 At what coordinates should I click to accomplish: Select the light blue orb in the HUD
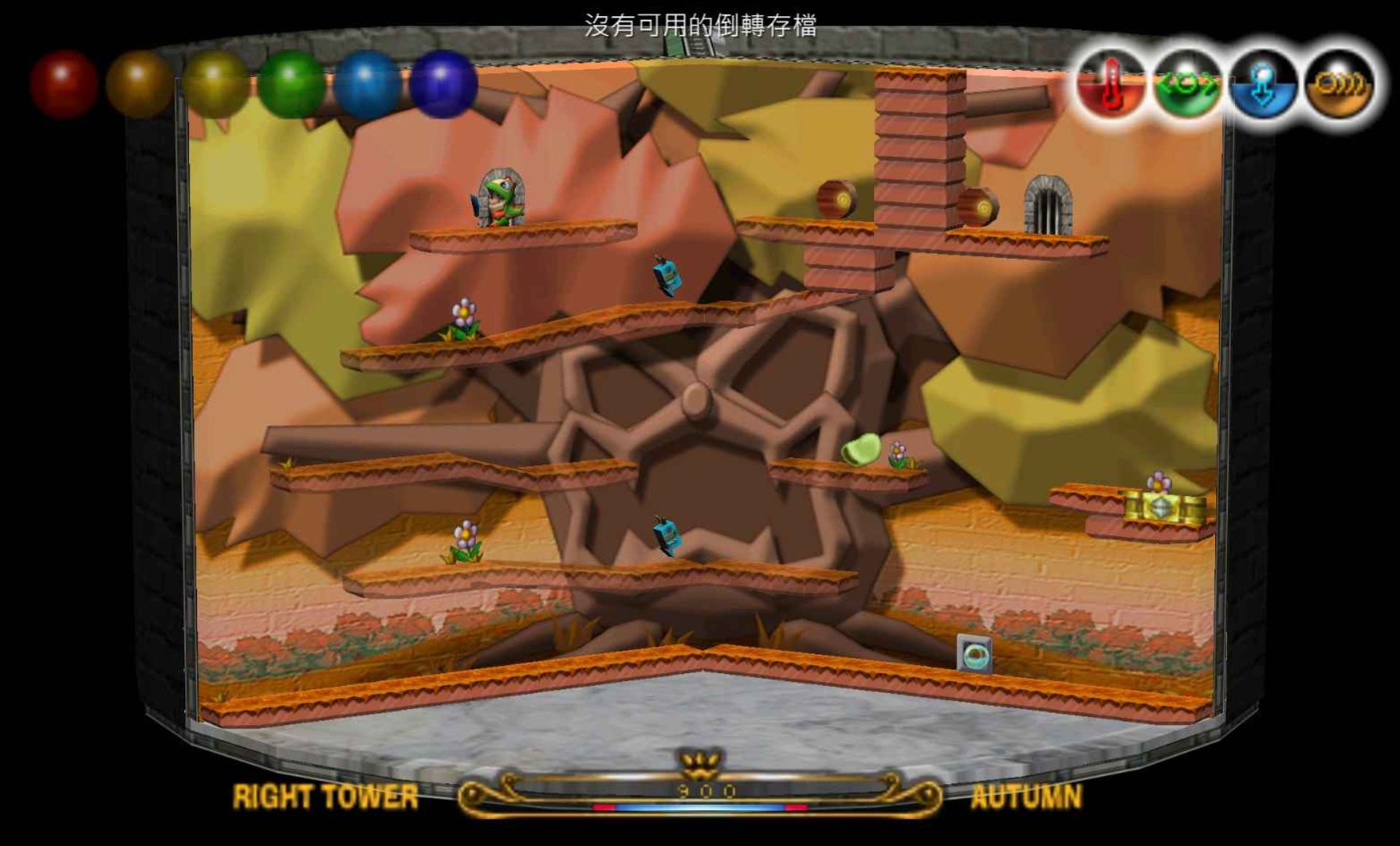368,84
